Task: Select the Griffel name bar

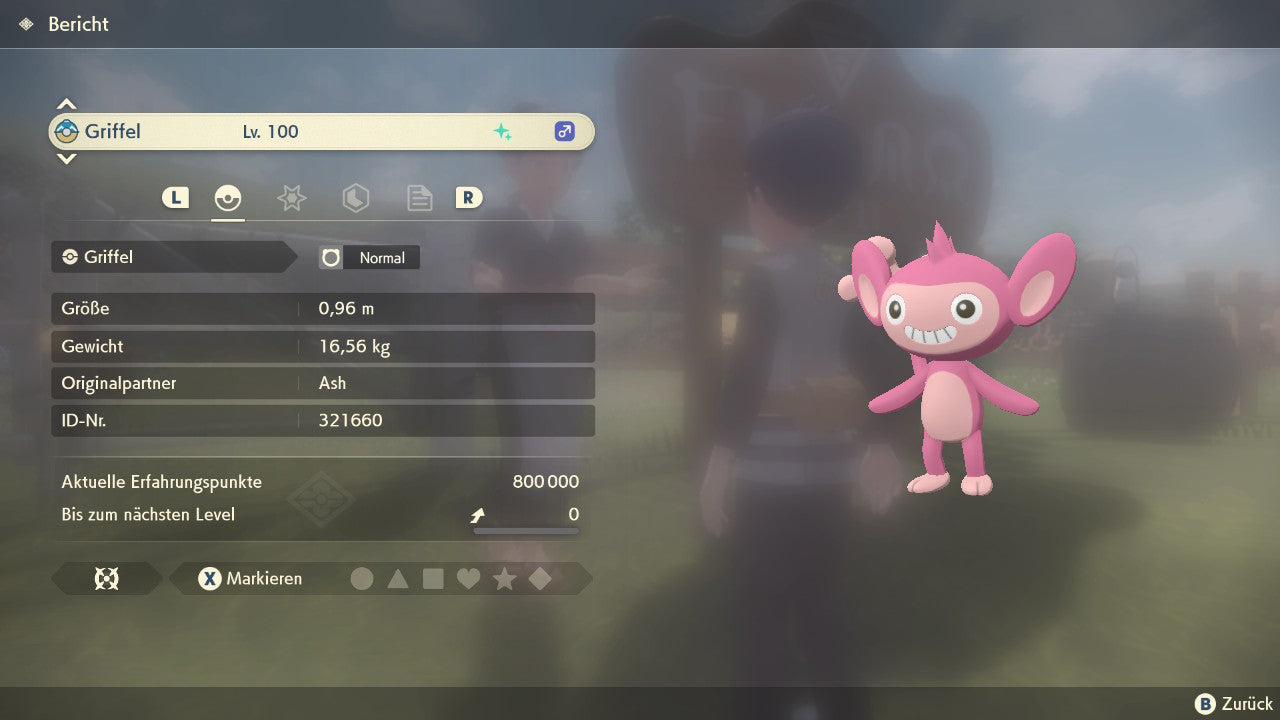Action: [x=321, y=131]
